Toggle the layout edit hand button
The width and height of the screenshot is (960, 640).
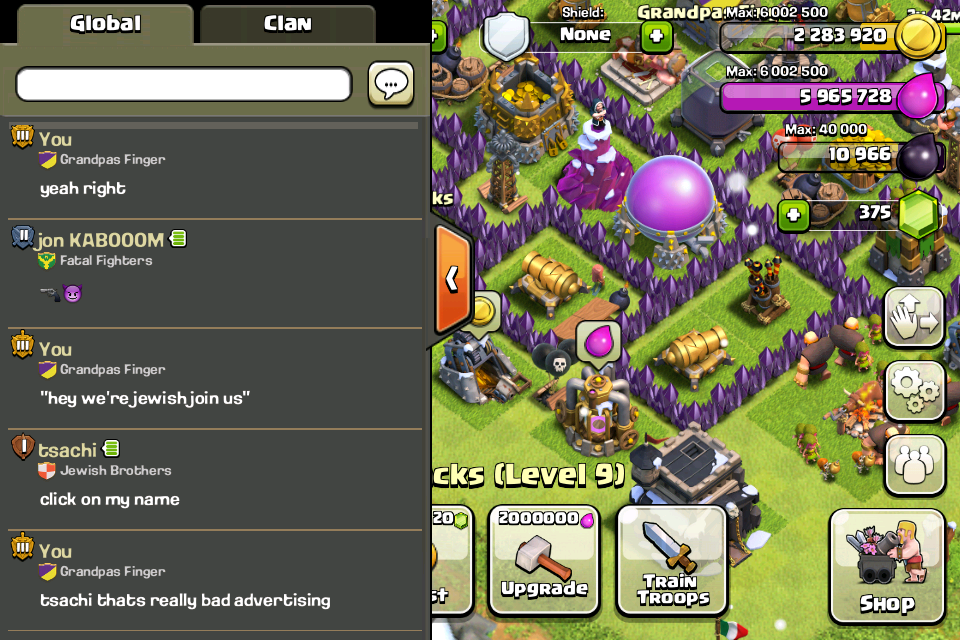coord(914,318)
